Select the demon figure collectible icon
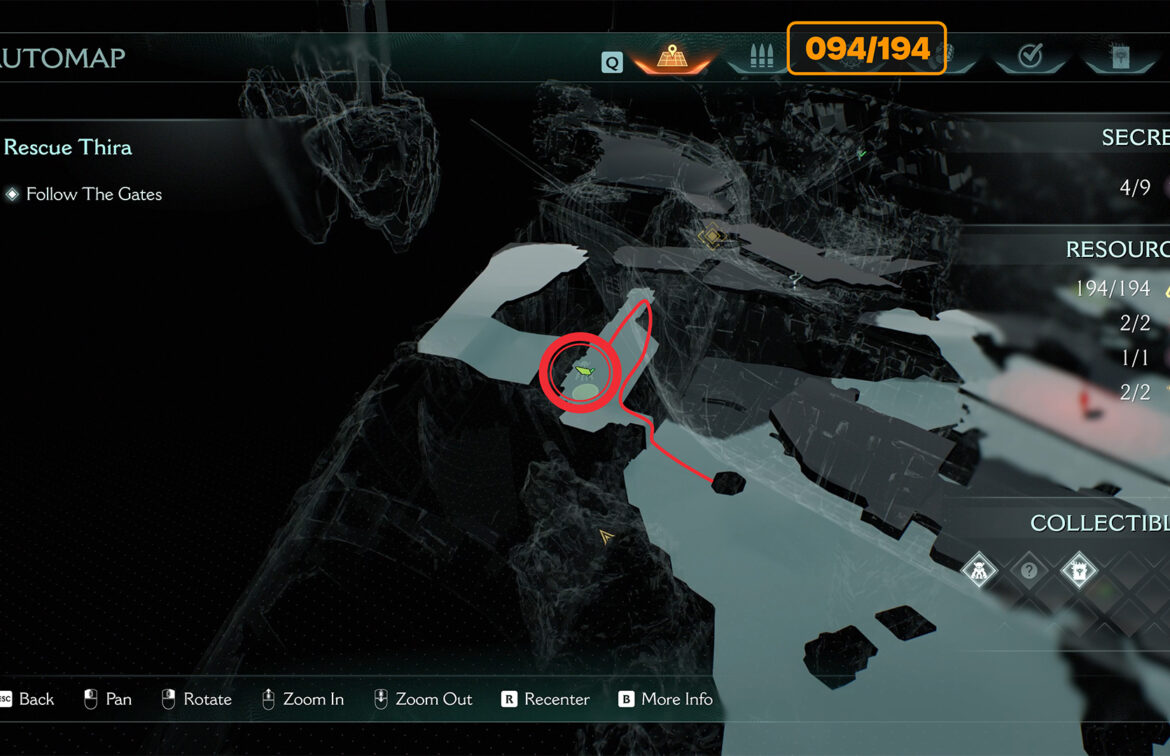This screenshot has width=1170, height=756. 979,571
